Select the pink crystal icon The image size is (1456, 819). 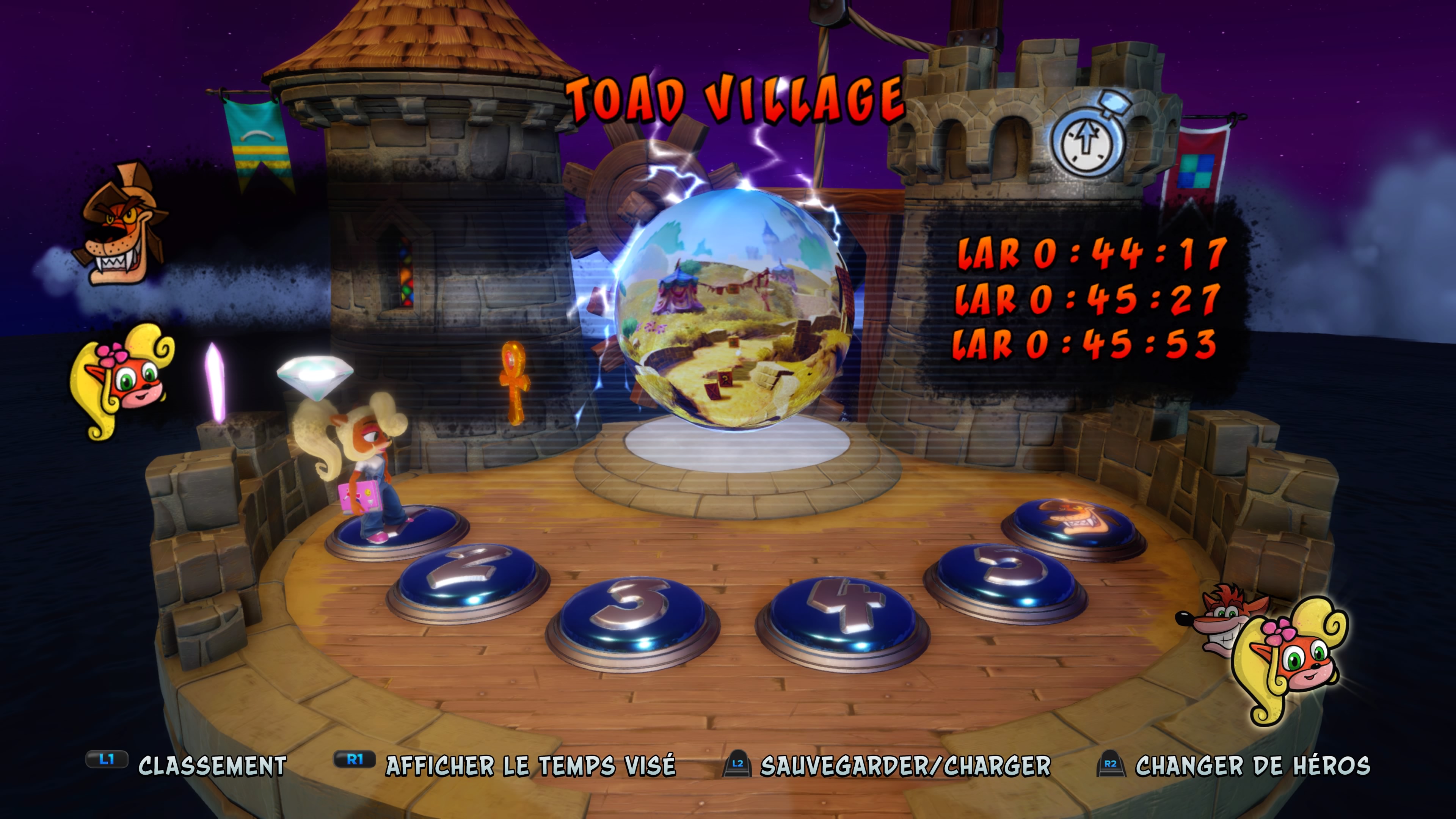coord(215,381)
